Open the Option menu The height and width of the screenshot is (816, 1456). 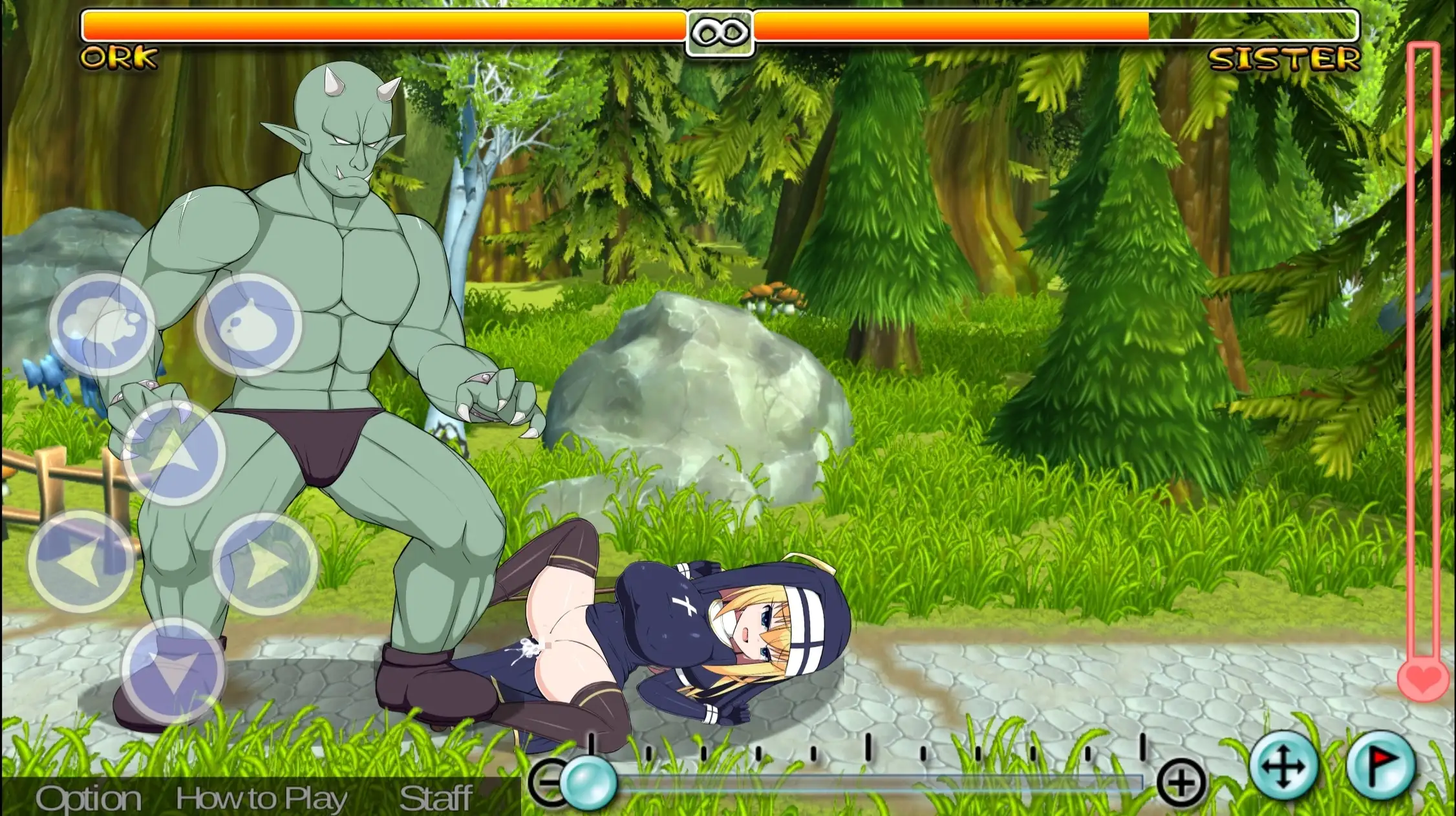click(89, 799)
